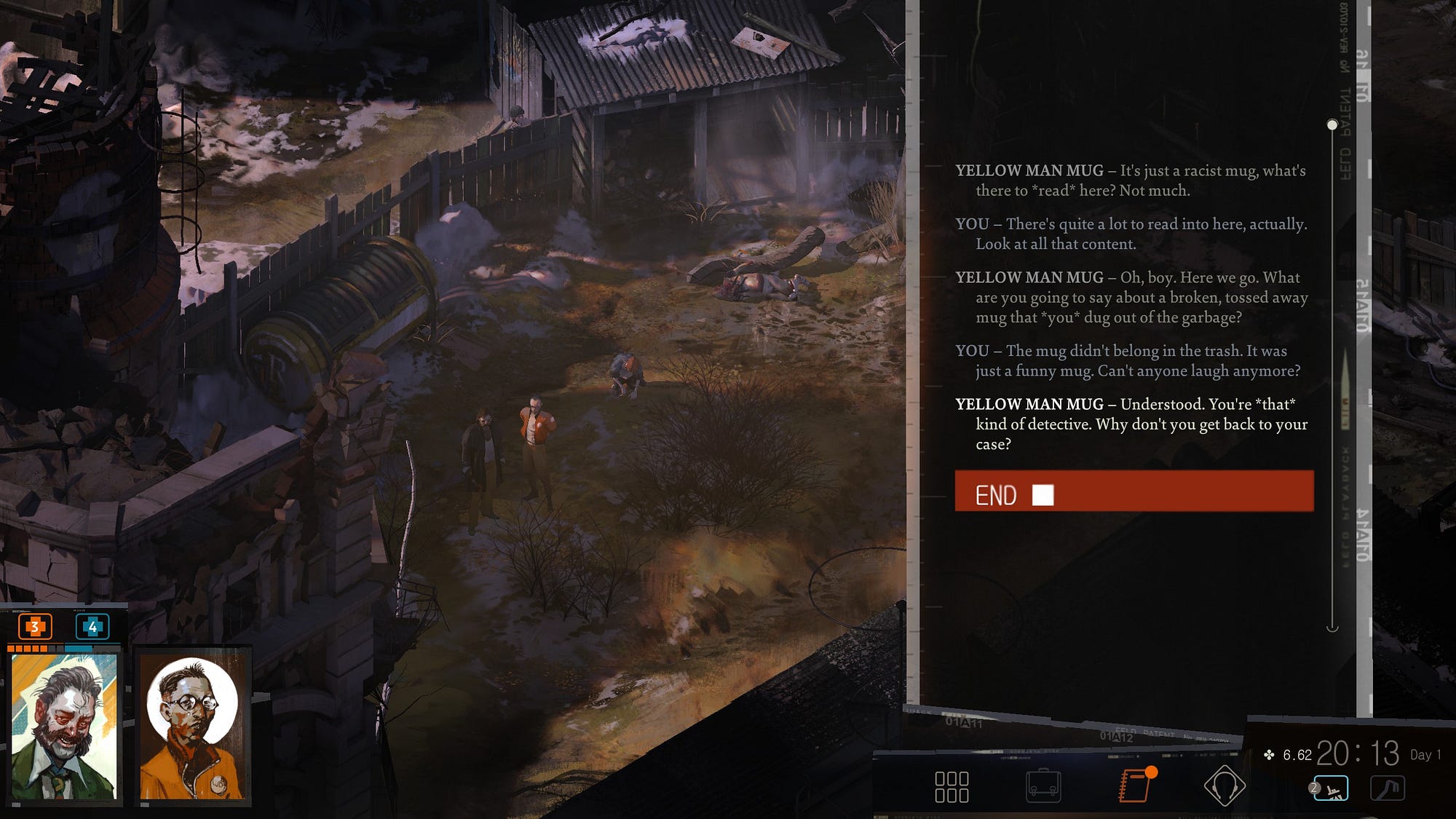The width and height of the screenshot is (1456, 819).
Task: Open the character sheet grid icon
Action: [x=951, y=787]
